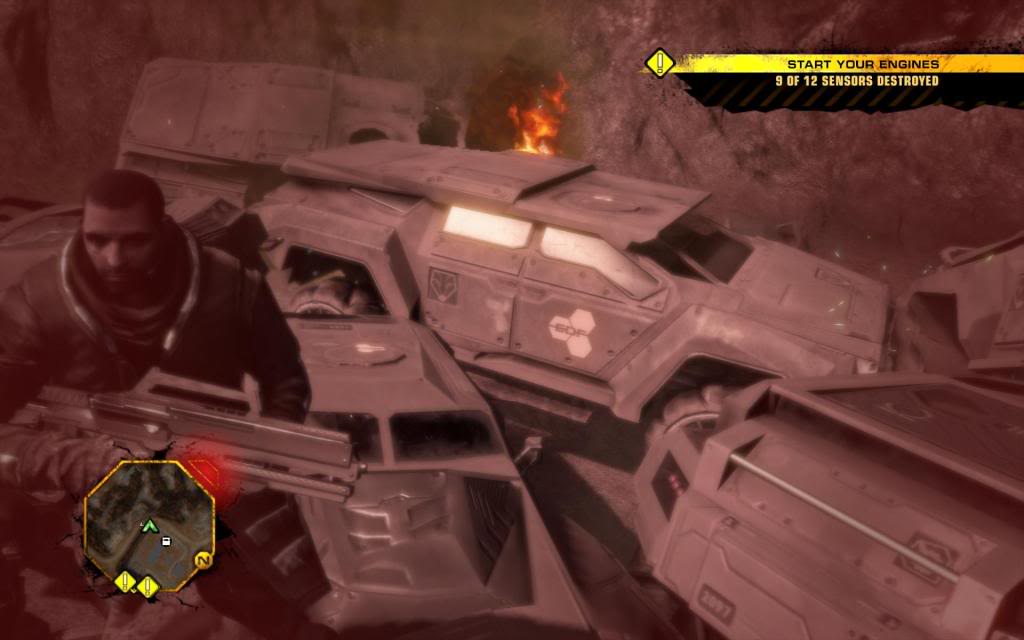Viewport: 1024px width, 640px height.
Task: Select the white square marker on the minimap
Action: pos(166,541)
